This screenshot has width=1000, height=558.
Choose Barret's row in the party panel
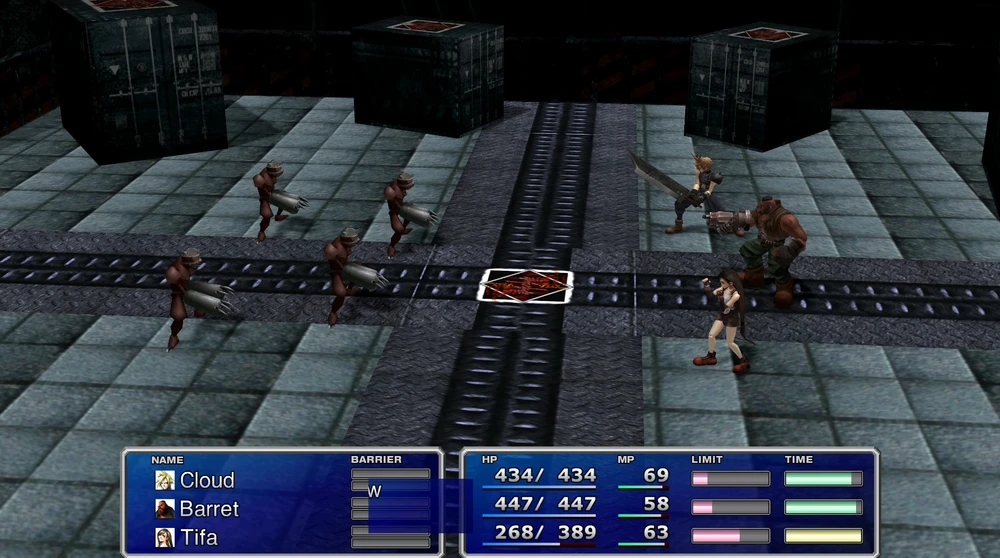click(x=208, y=509)
